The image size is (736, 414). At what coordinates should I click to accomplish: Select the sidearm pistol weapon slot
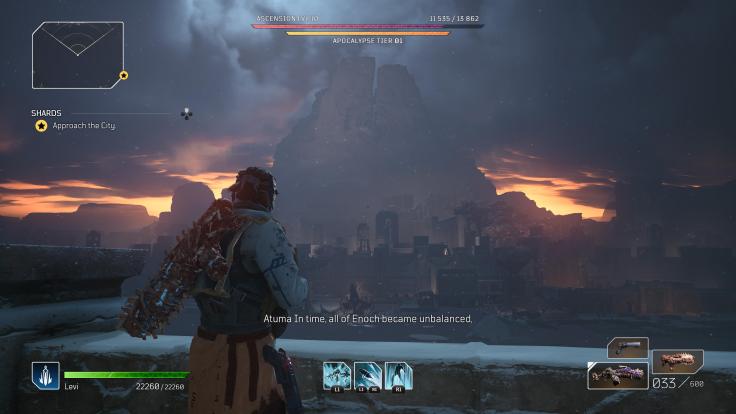pos(627,347)
